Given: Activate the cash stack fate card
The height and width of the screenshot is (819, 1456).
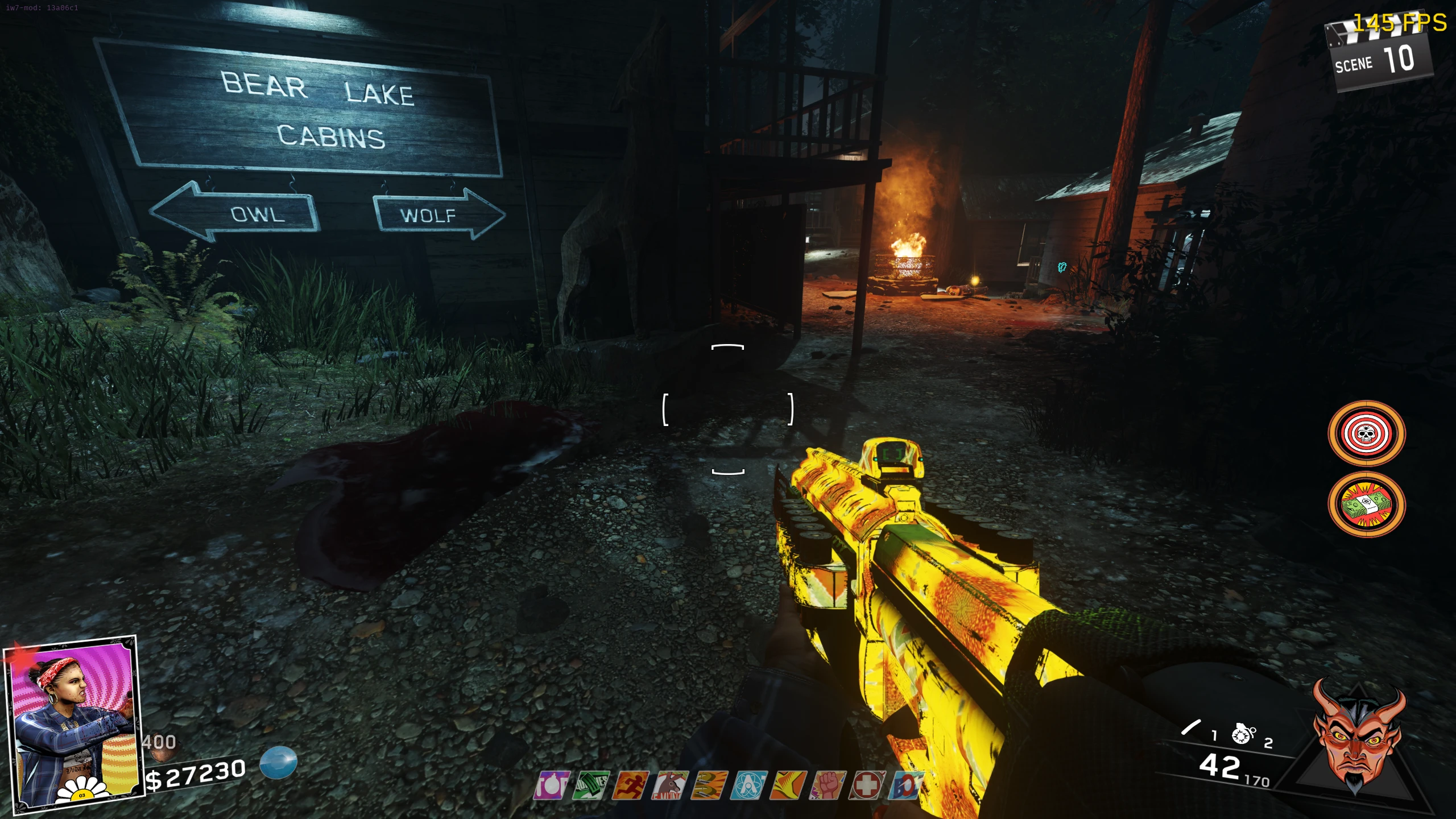Looking at the screenshot, I should tap(1366, 504).
